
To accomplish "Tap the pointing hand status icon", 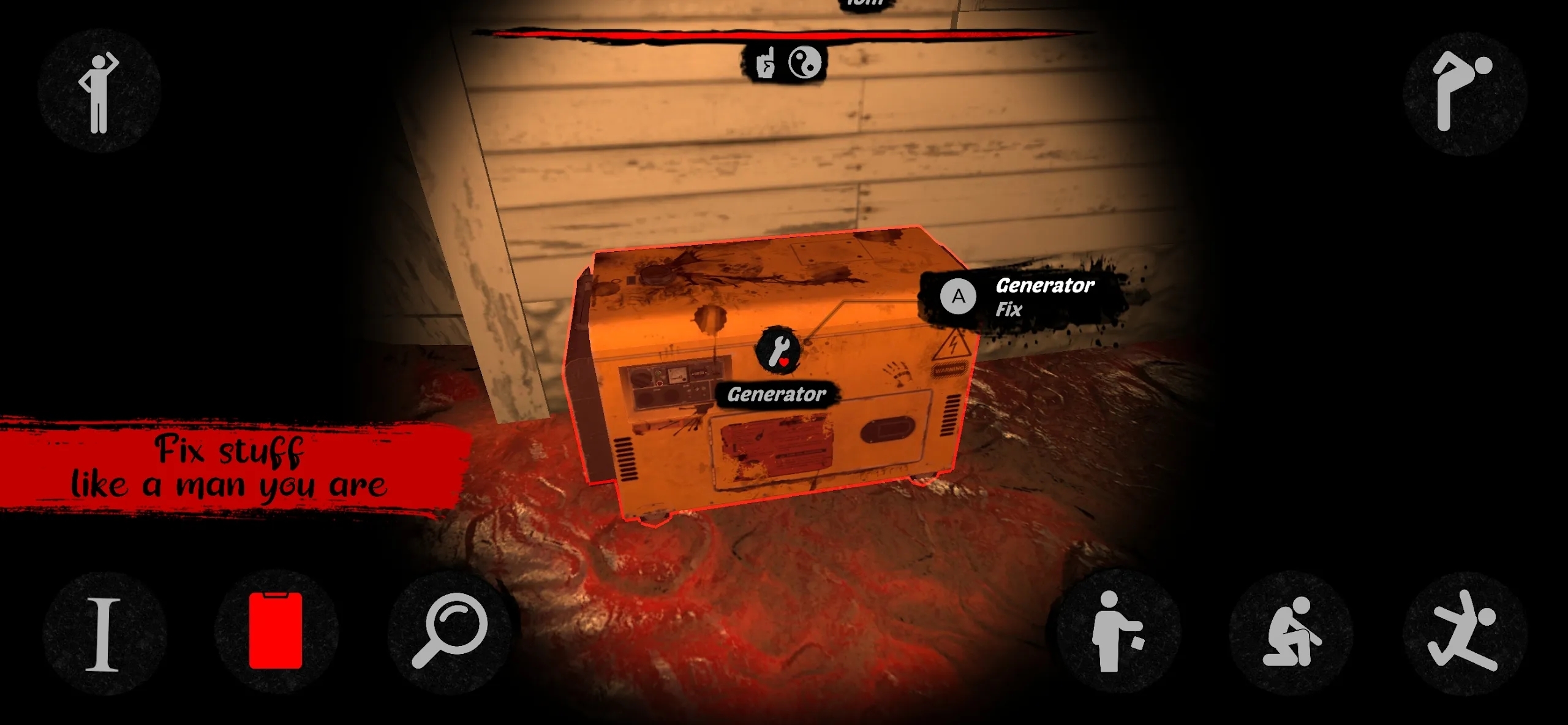I will [765, 63].
